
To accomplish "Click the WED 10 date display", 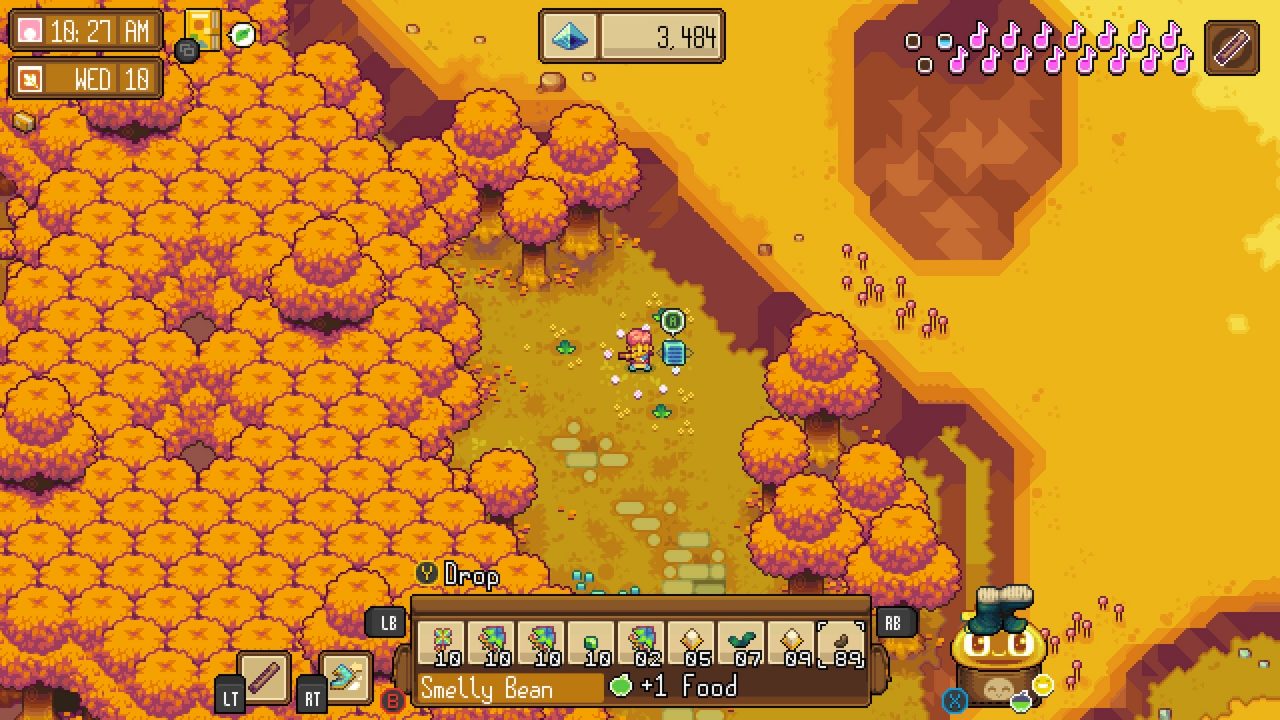I will pyautogui.click(x=87, y=79).
